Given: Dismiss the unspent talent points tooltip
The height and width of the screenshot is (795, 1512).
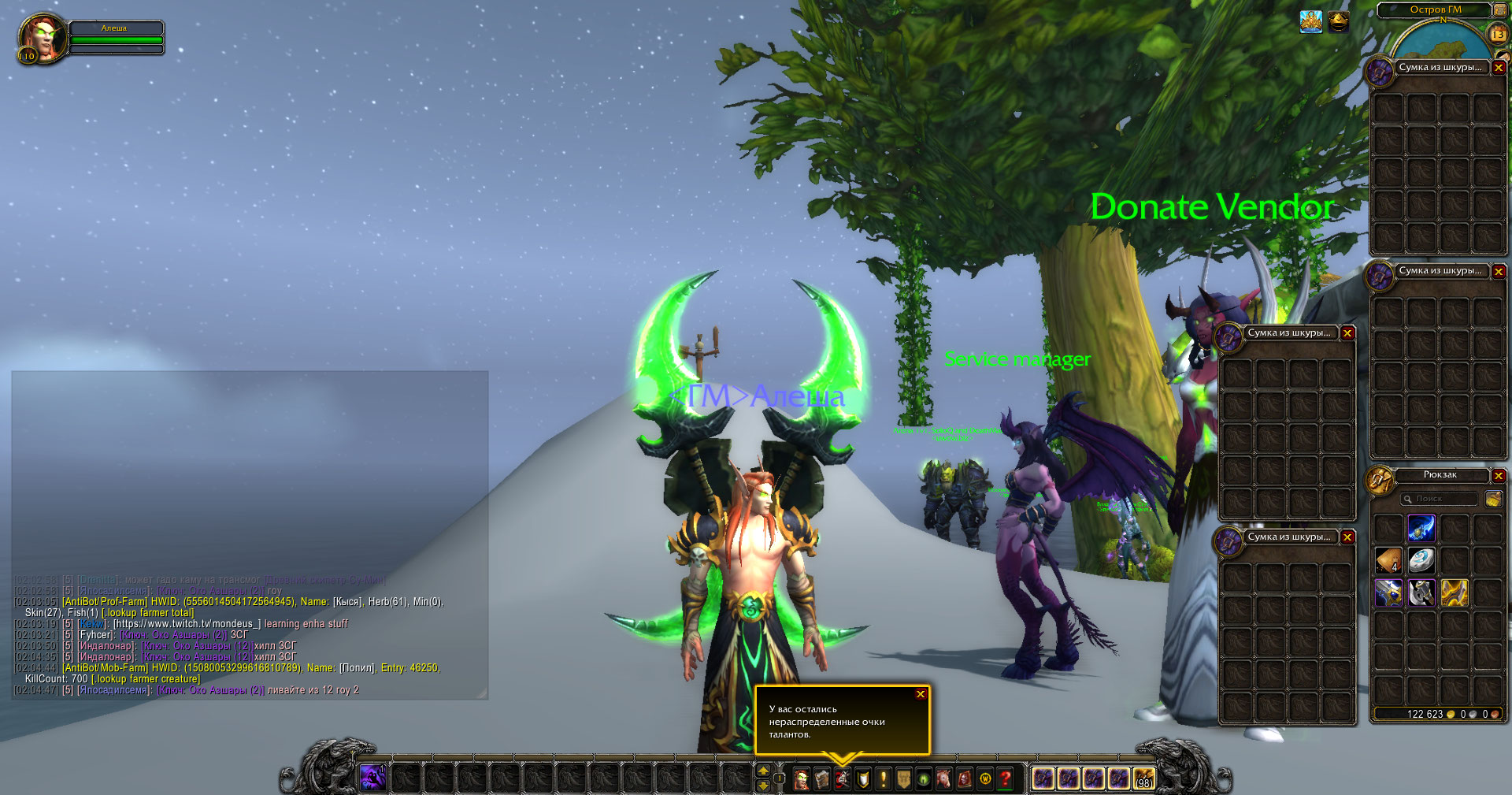Looking at the screenshot, I should pyautogui.click(x=920, y=694).
